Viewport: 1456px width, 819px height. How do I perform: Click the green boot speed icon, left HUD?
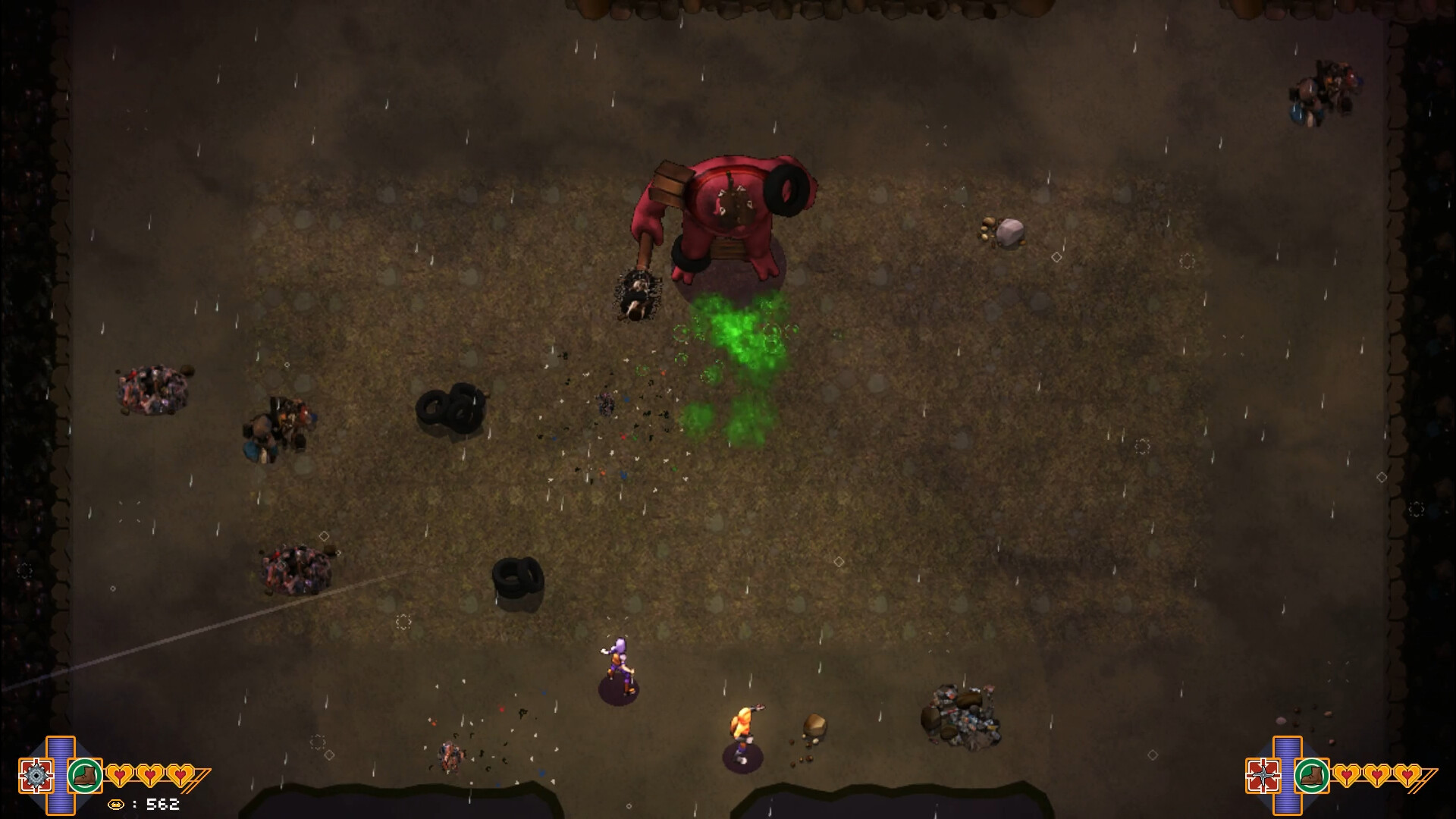tap(85, 775)
